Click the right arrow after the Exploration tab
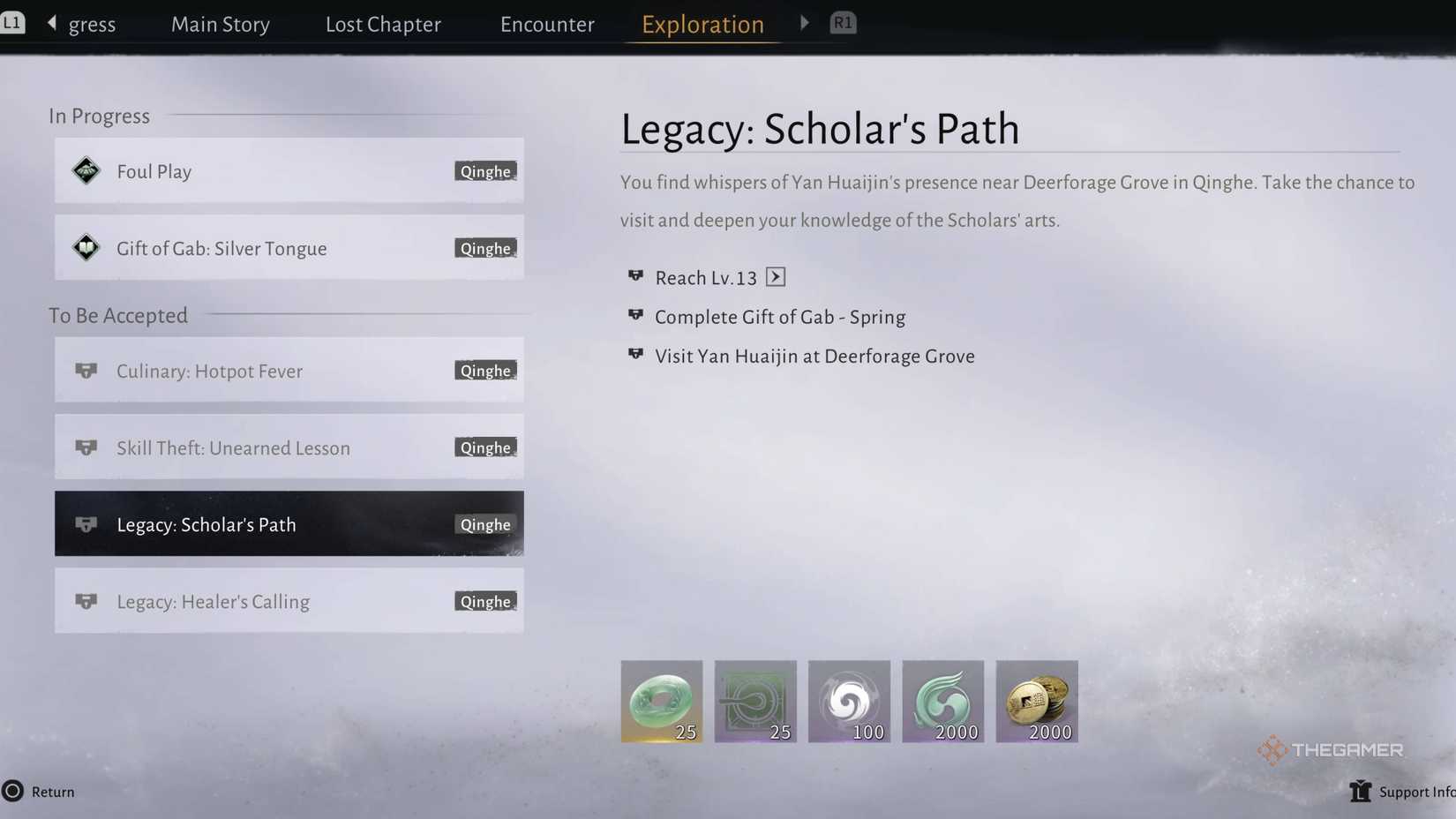 point(804,22)
